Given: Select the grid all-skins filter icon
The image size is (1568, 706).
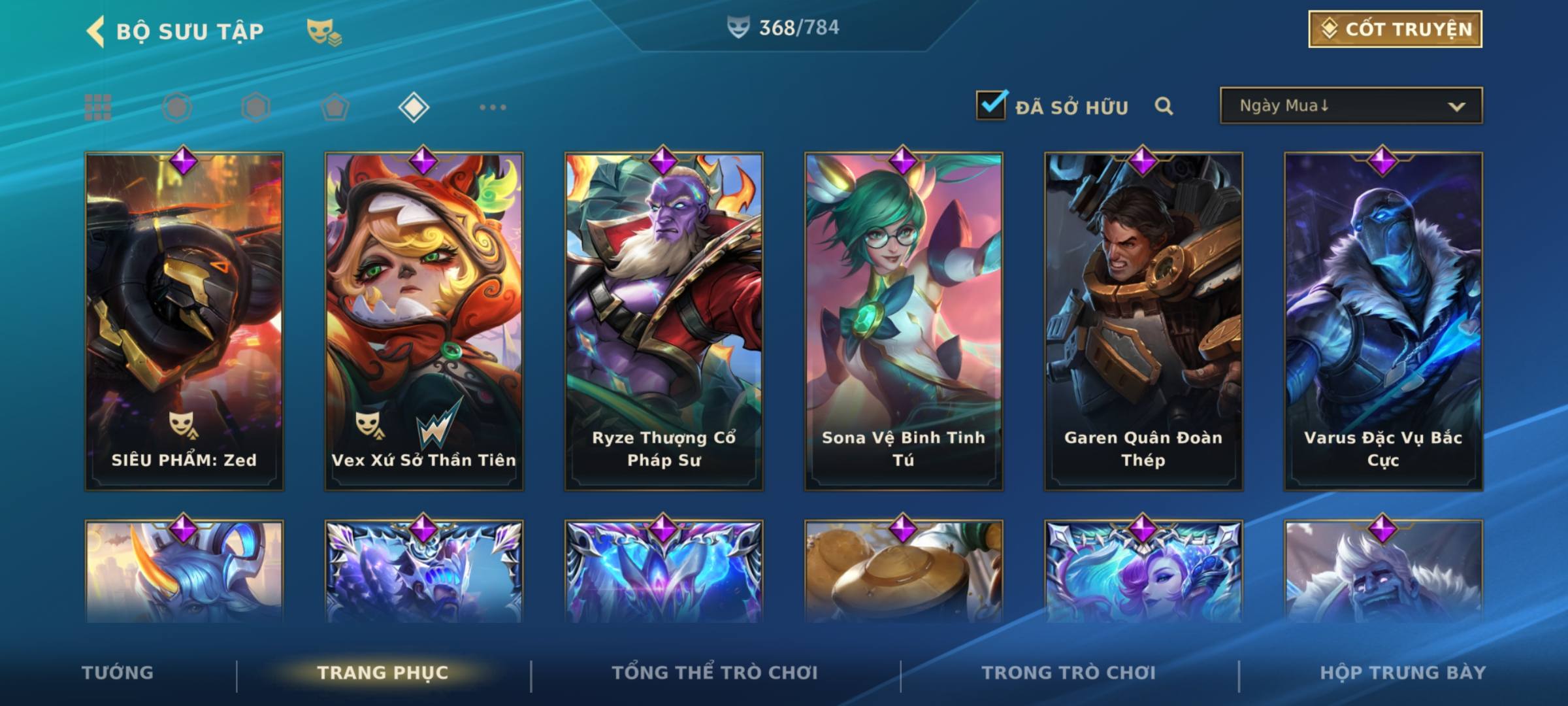Looking at the screenshot, I should point(98,107).
